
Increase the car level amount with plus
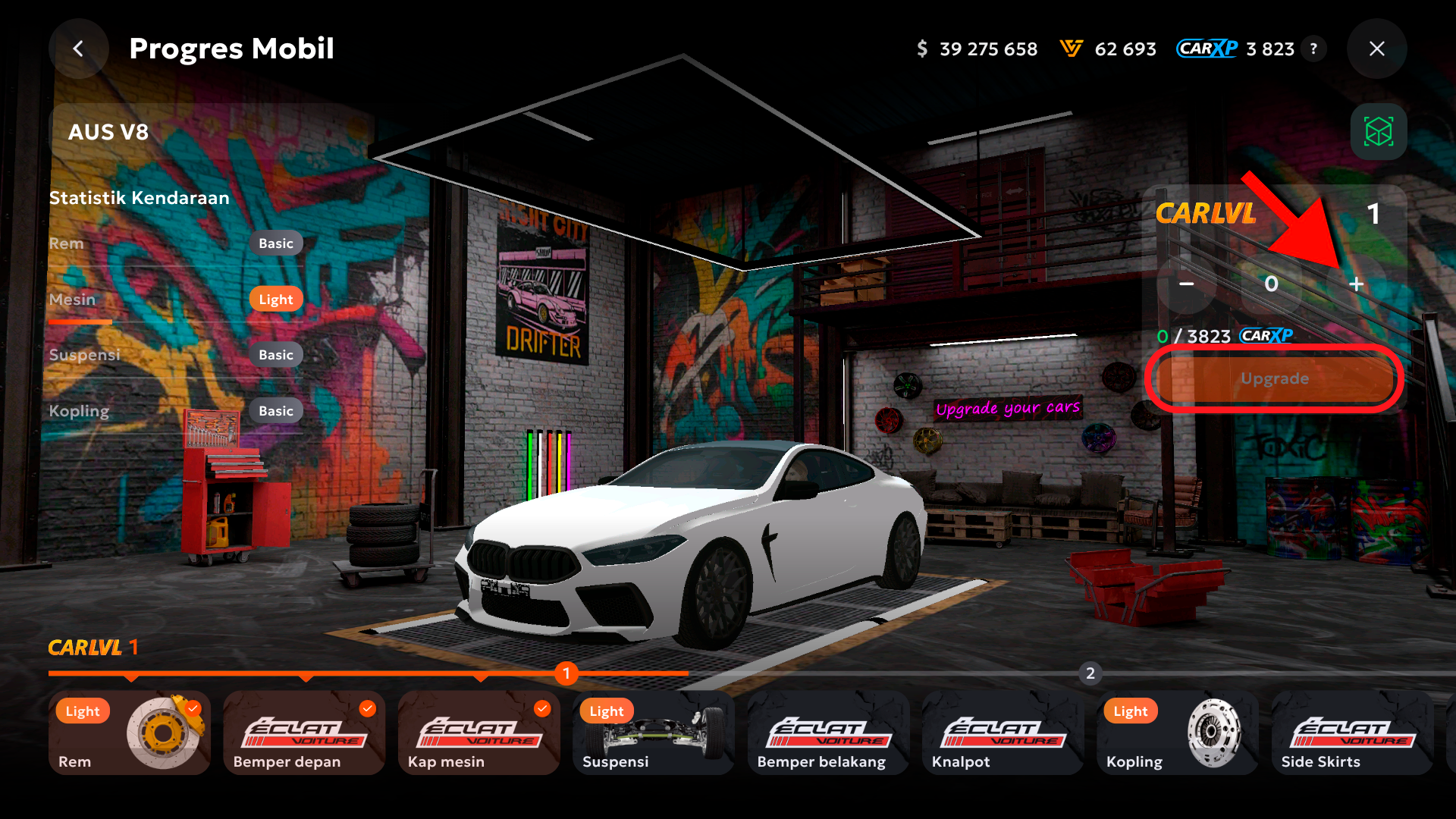pyautogui.click(x=1356, y=284)
